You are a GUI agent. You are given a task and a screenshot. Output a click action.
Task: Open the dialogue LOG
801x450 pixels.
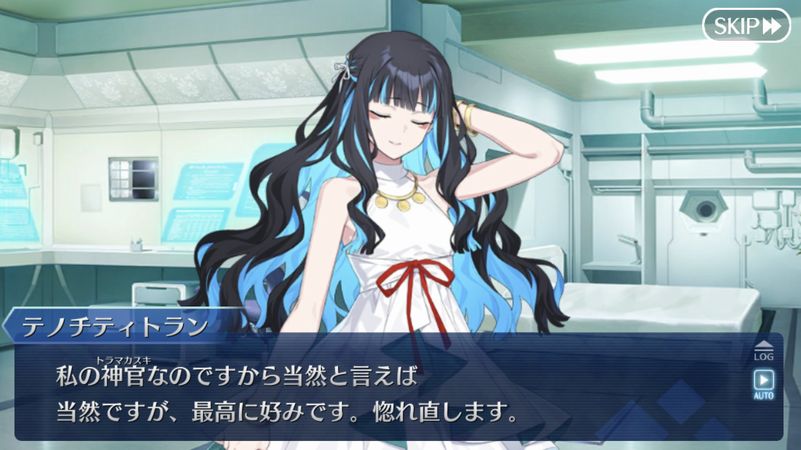tap(763, 349)
